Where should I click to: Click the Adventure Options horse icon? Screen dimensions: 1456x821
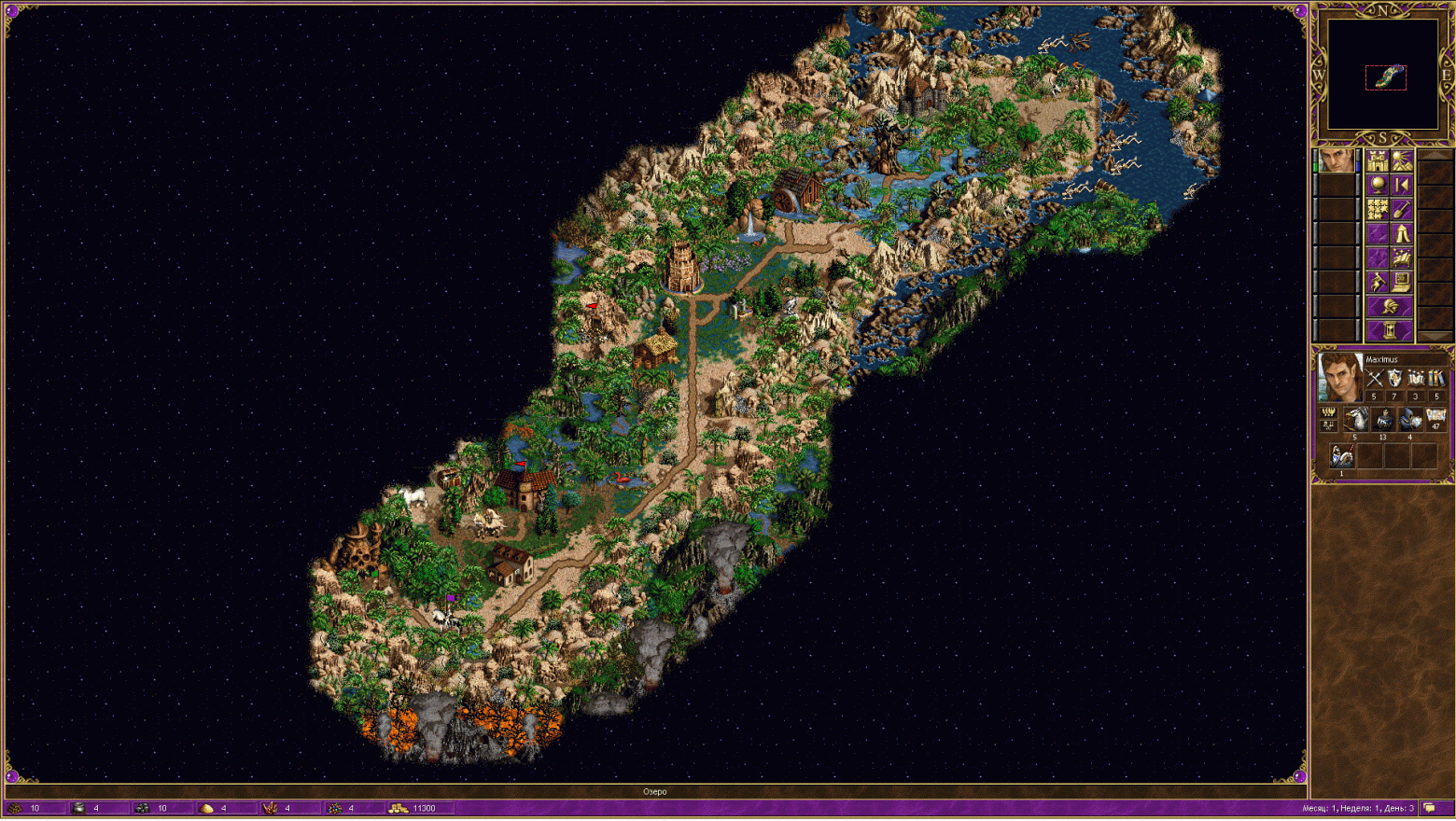tap(1376, 282)
